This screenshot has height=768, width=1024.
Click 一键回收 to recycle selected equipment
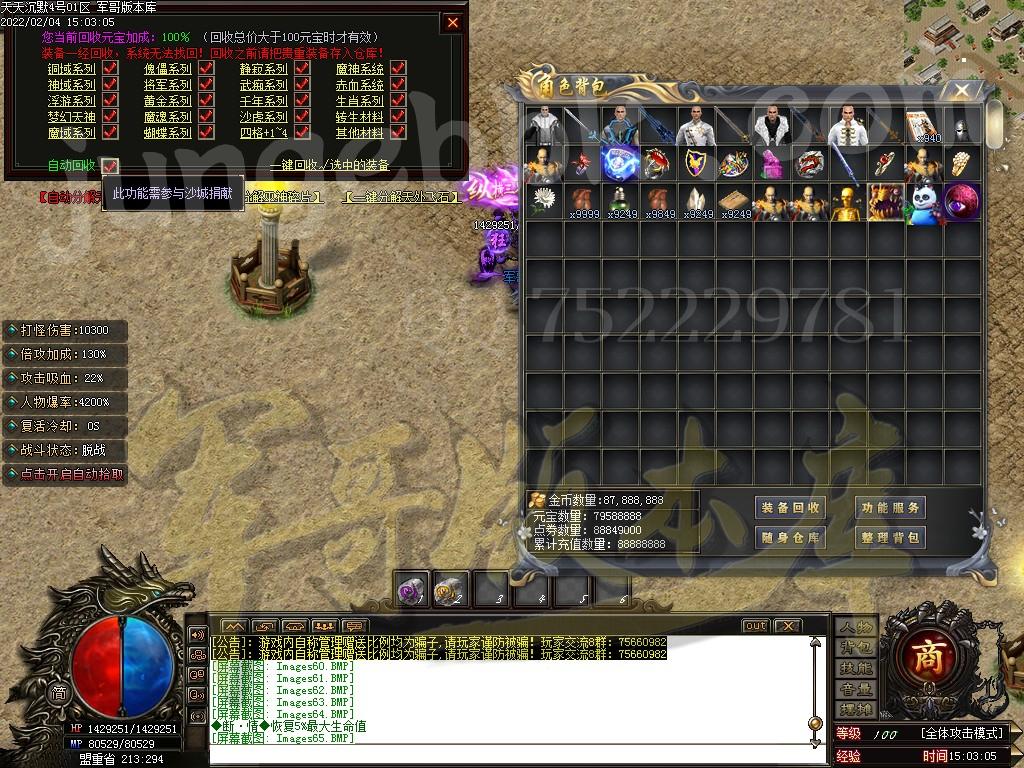pos(329,165)
